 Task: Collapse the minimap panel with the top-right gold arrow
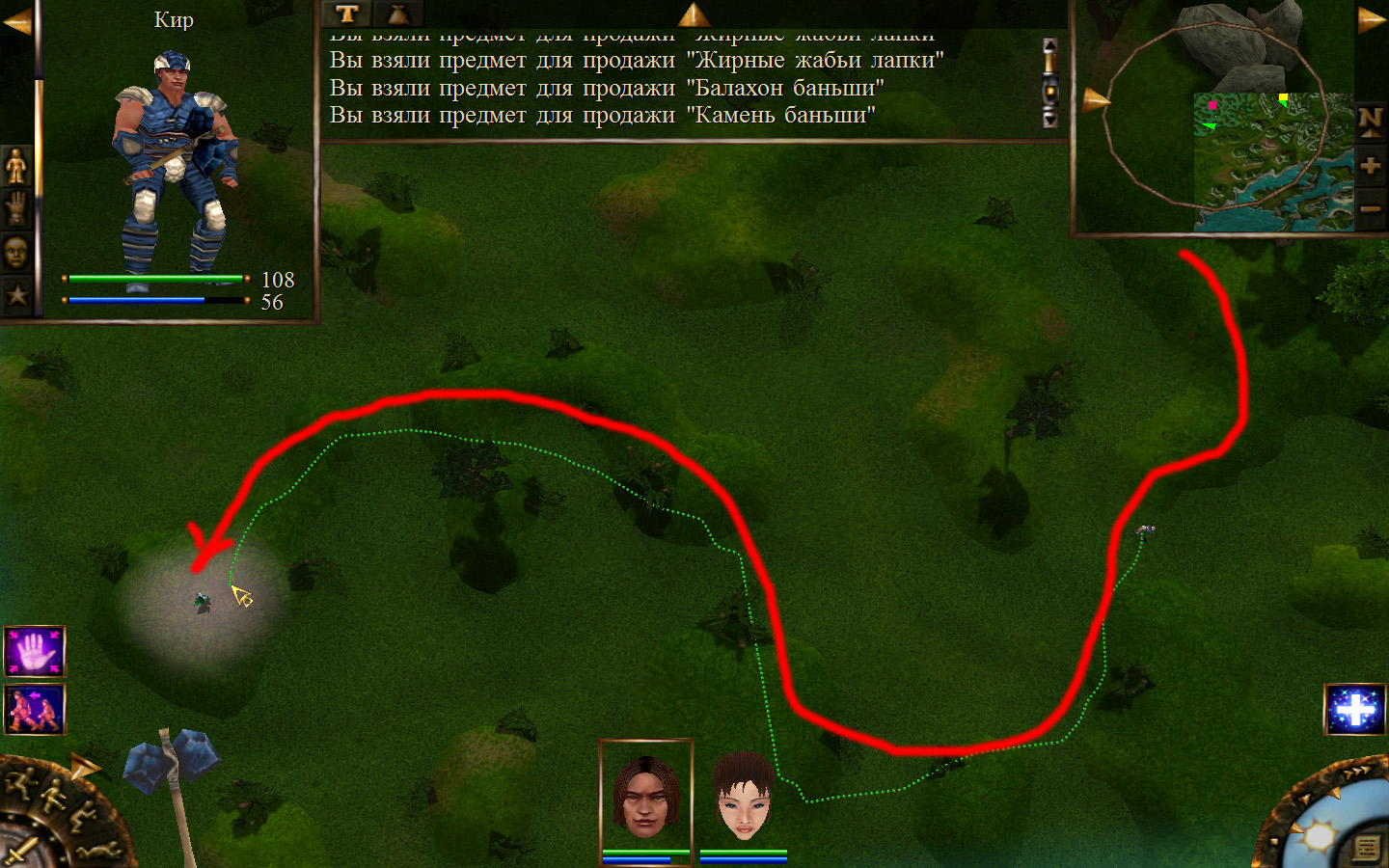pyautogui.click(x=1371, y=20)
